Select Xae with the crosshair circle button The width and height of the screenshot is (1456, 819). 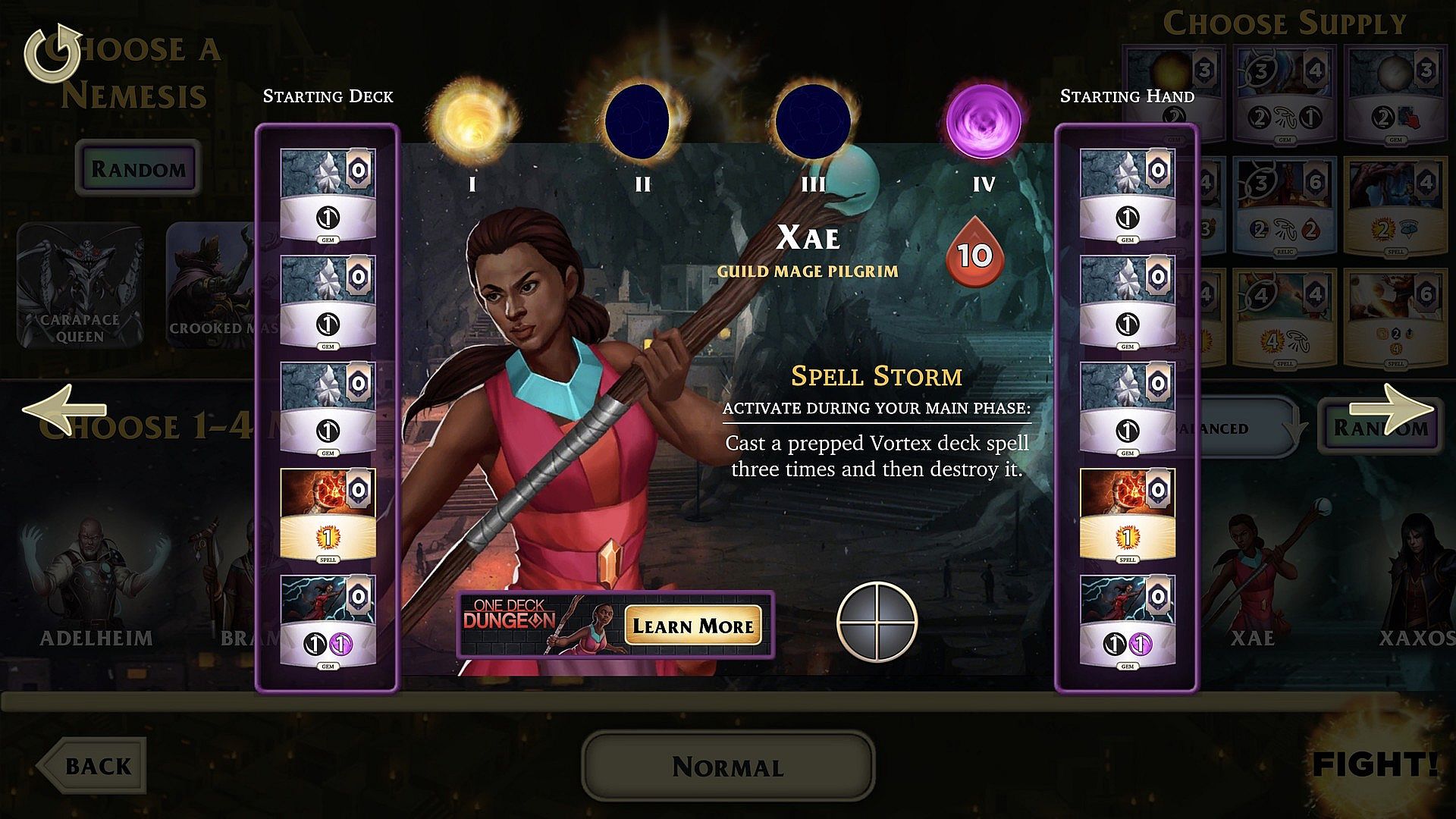tap(877, 622)
